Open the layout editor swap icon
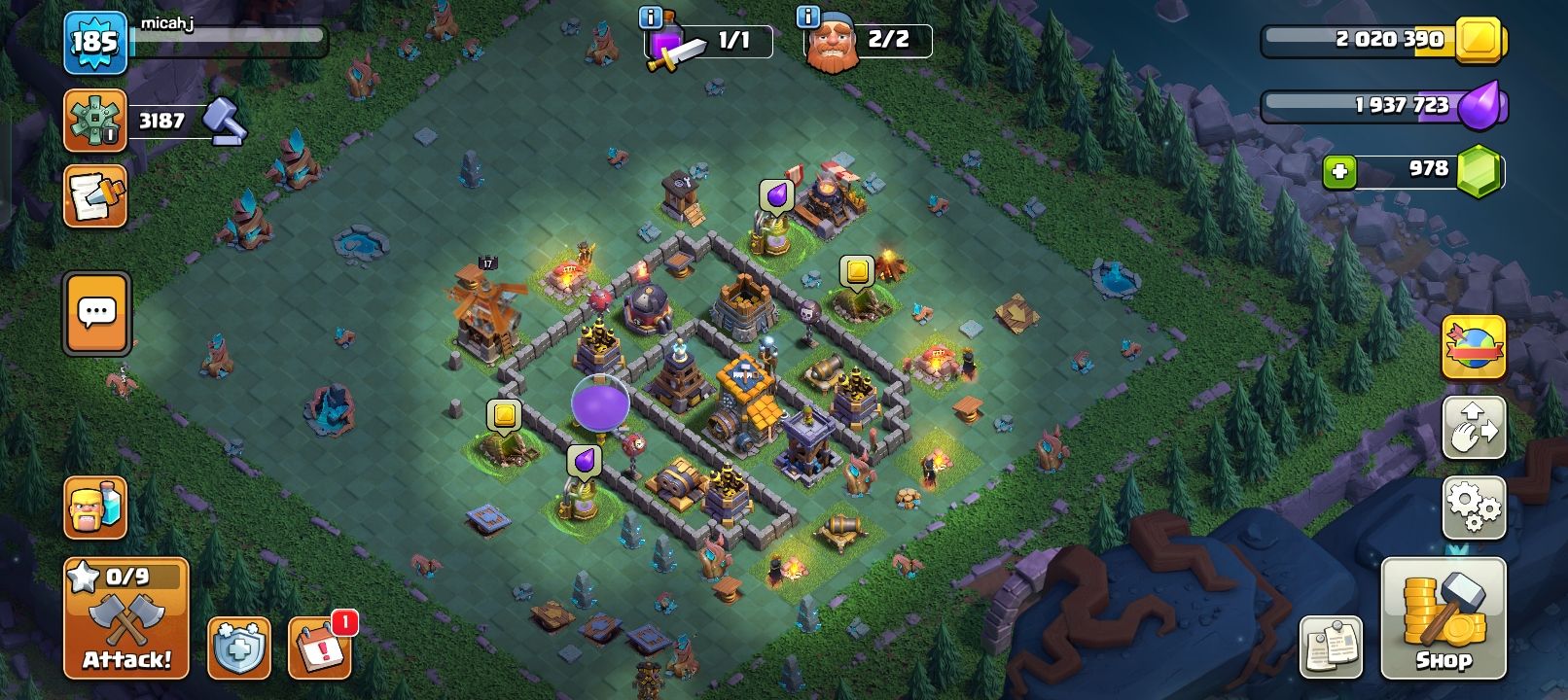 tap(1475, 427)
